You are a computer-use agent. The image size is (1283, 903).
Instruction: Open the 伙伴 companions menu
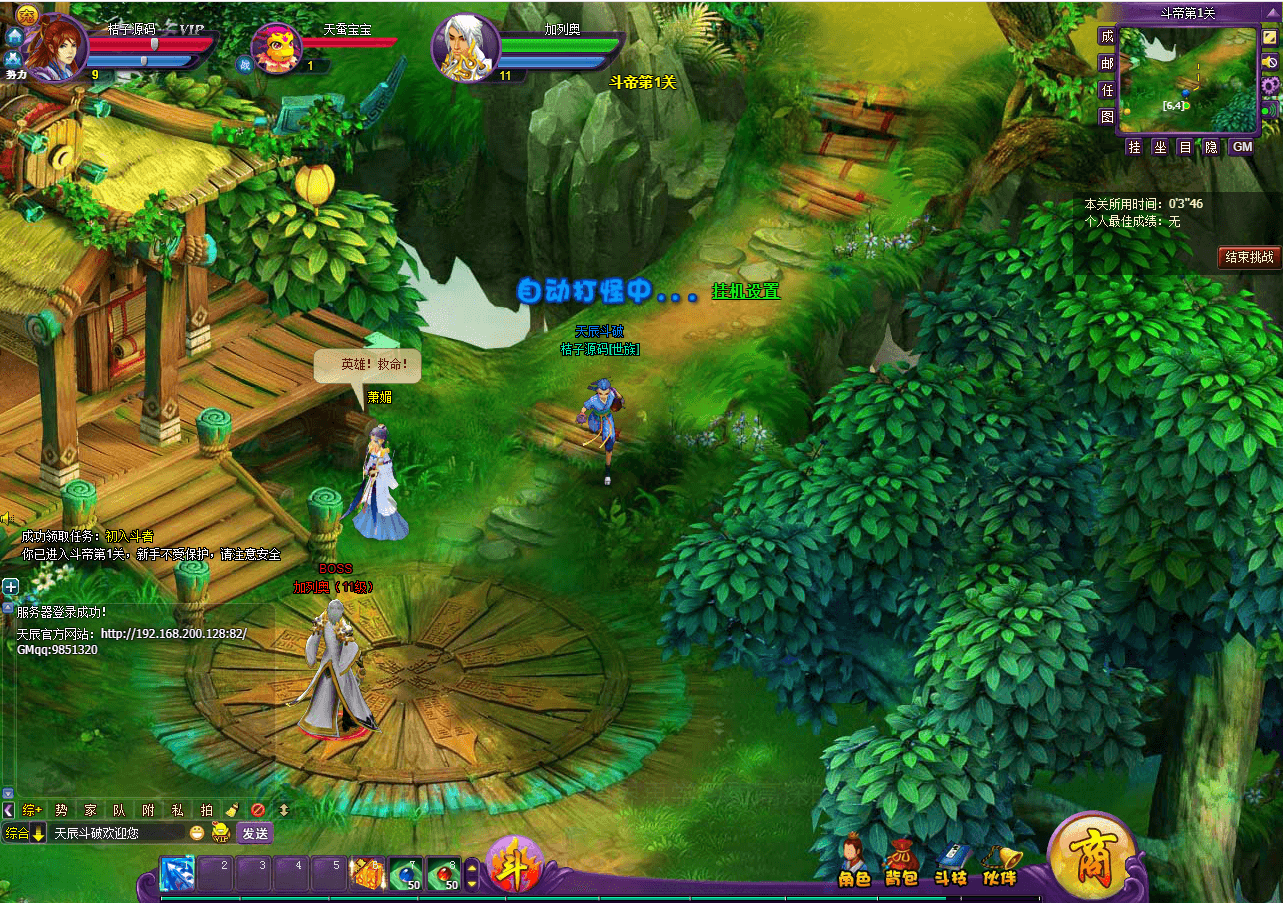(1000, 864)
